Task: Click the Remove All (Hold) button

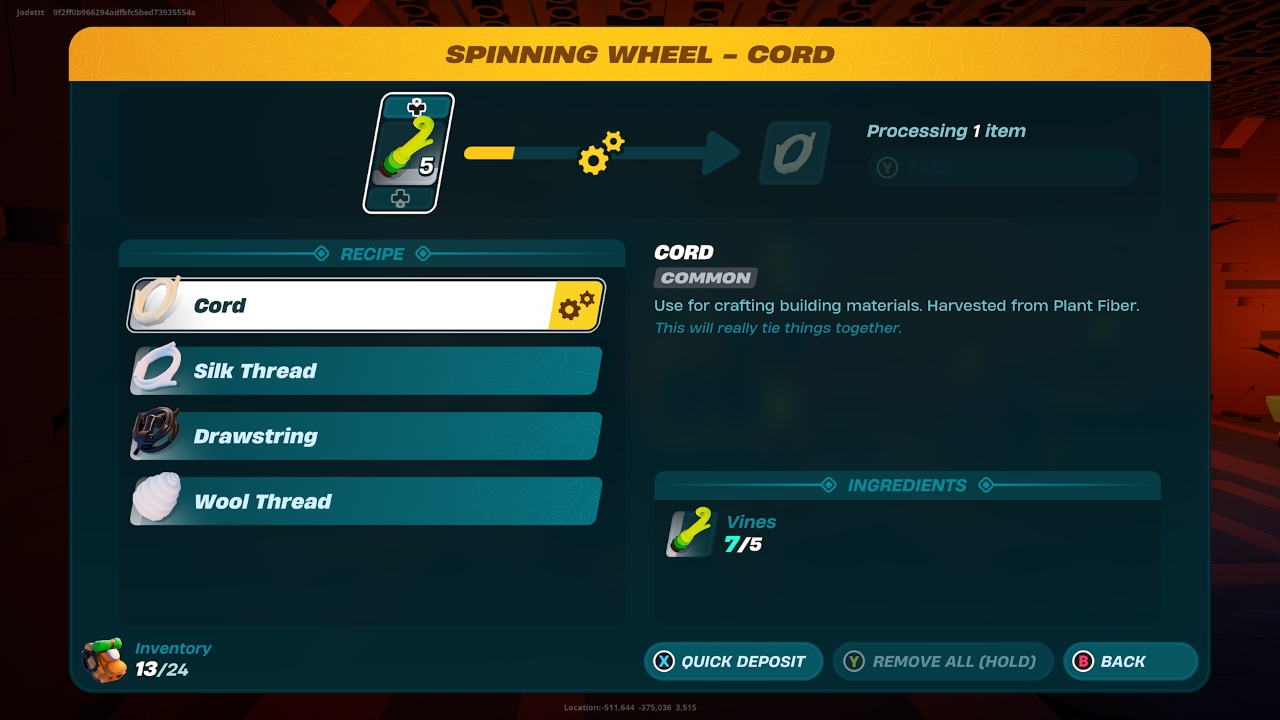Action: click(942, 661)
